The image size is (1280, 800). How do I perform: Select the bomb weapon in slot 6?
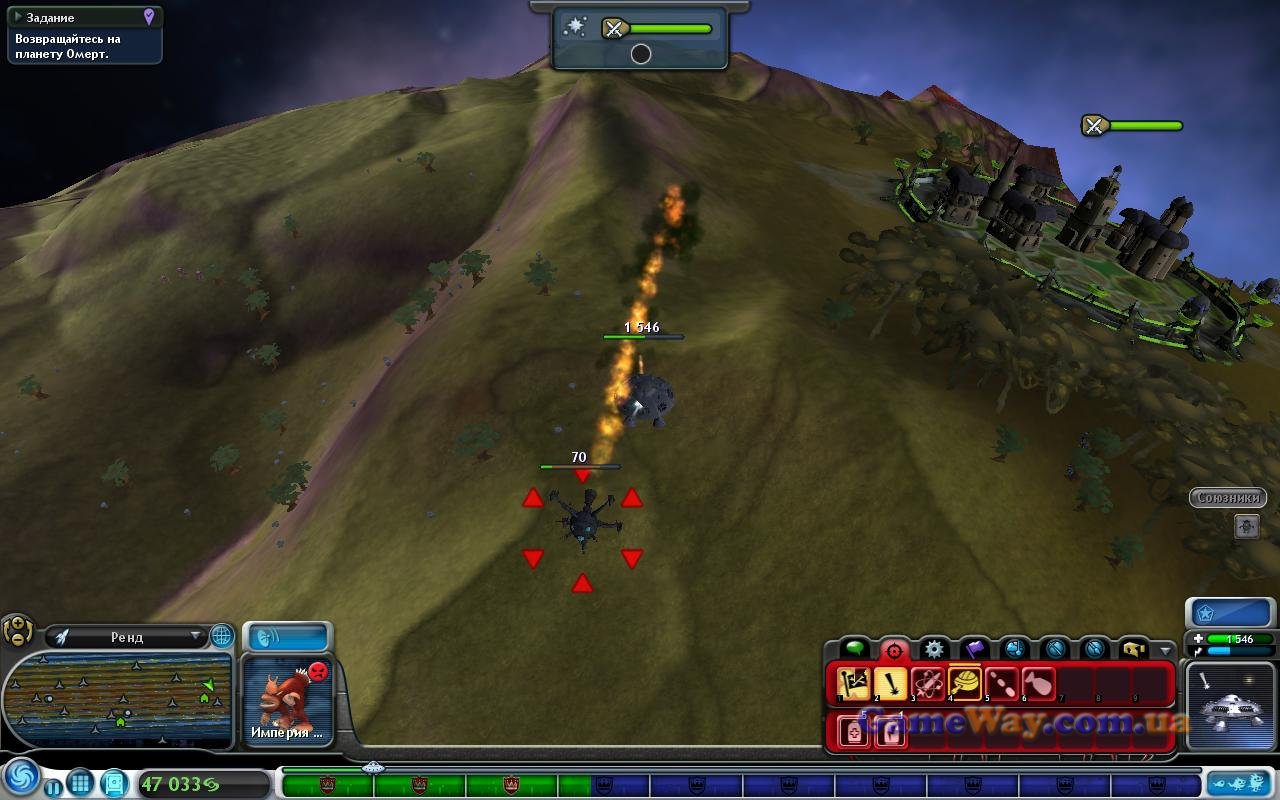point(1038,684)
